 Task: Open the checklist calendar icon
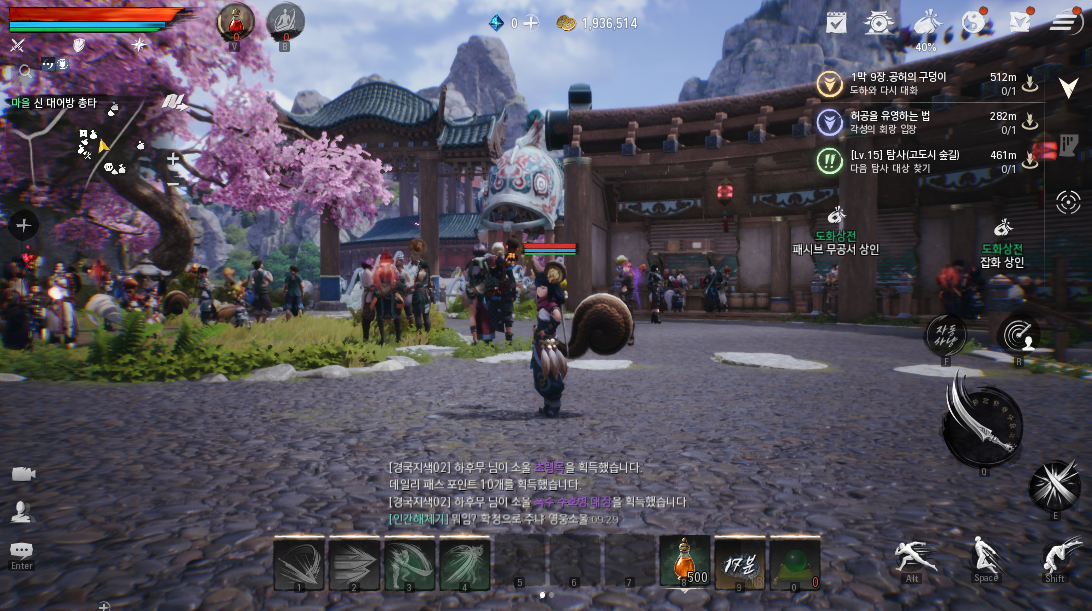click(837, 22)
